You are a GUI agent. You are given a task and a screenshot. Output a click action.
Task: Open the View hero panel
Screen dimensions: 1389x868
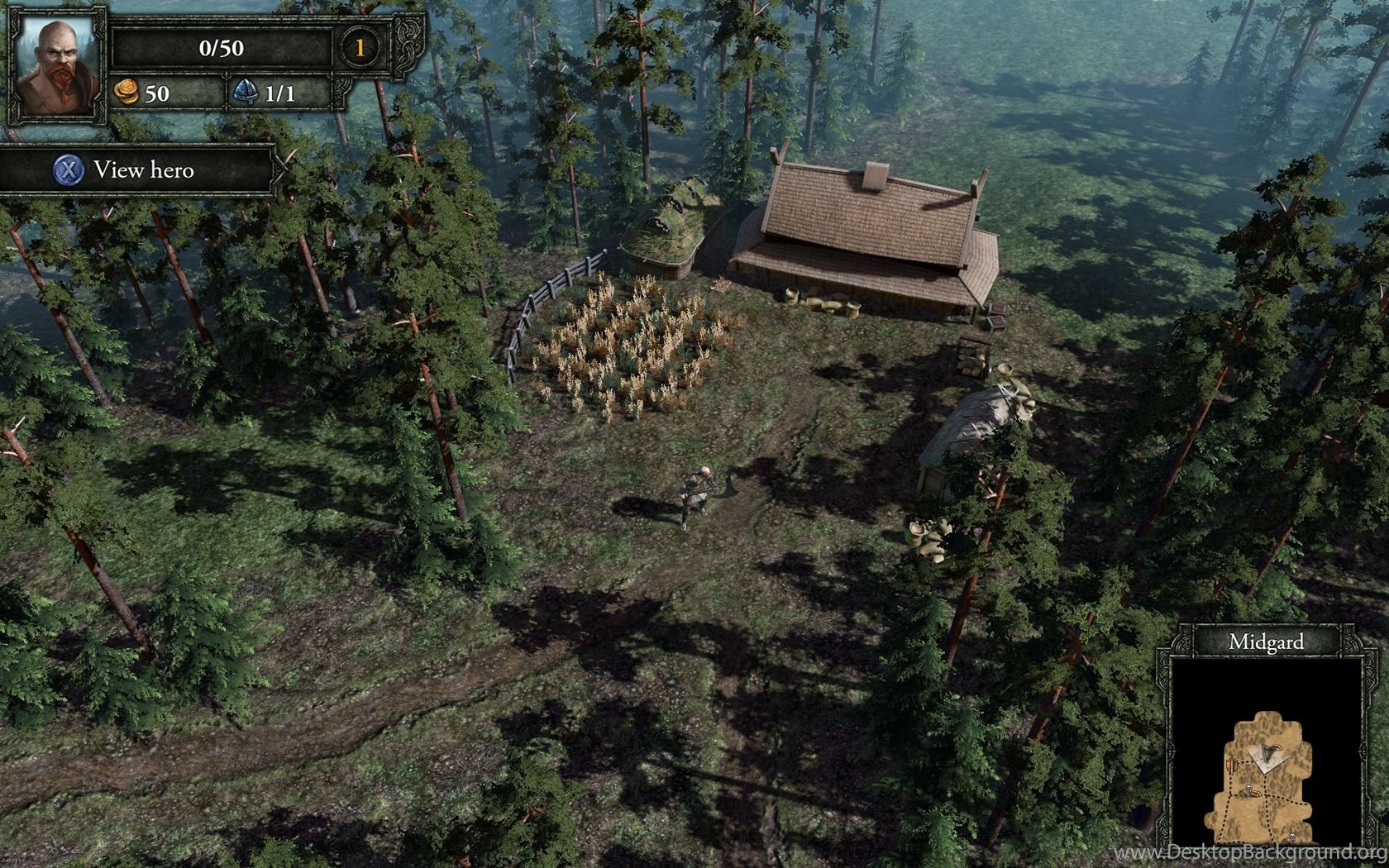137,170
